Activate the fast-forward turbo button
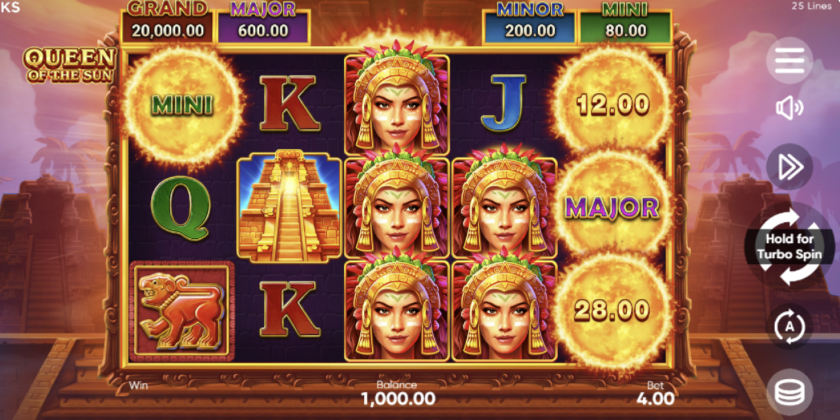Screen dimensions: 840x420 click(789, 167)
